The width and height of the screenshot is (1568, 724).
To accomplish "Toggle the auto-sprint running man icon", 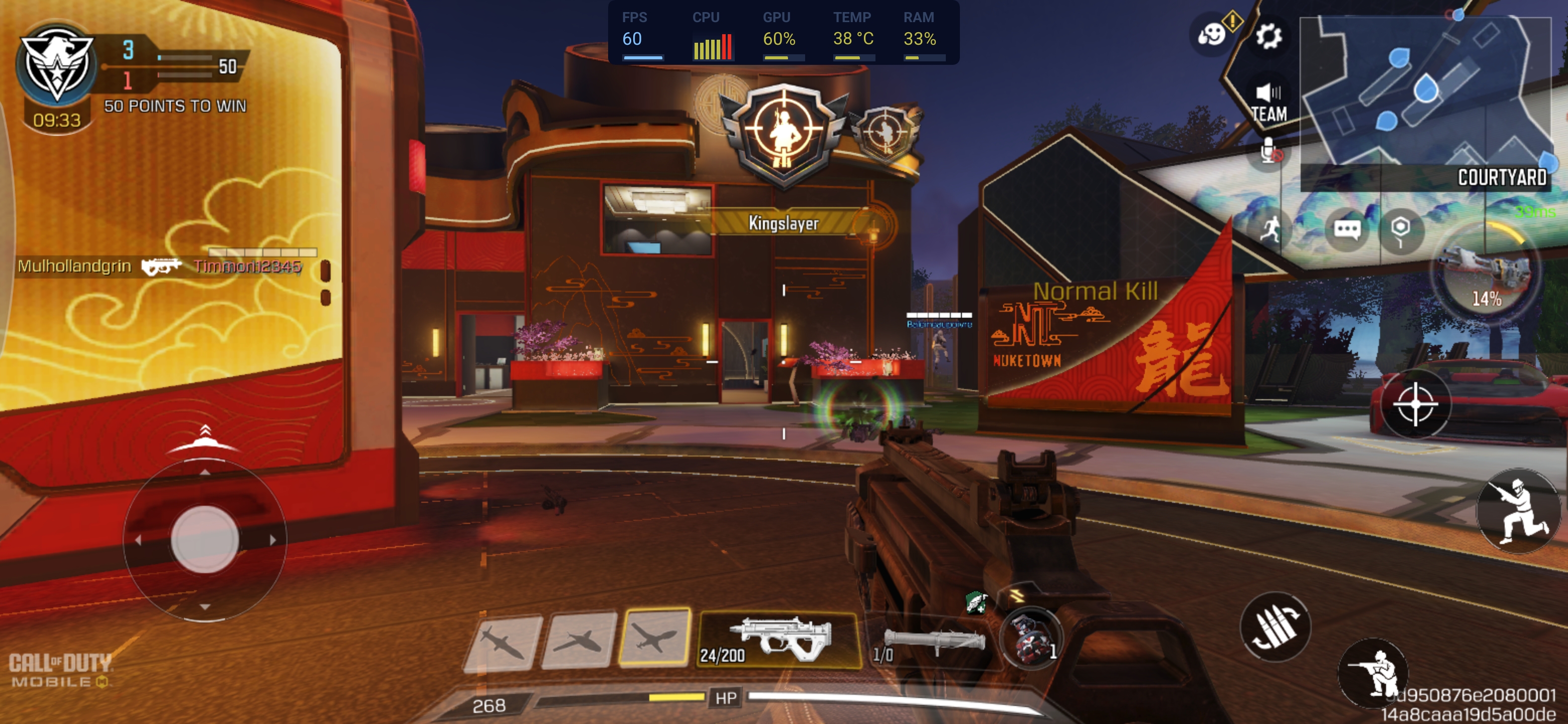I will pyautogui.click(x=1270, y=230).
